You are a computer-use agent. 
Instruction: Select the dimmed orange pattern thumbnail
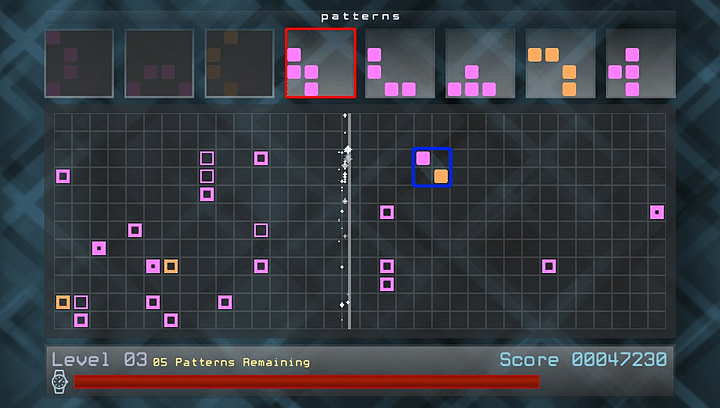click(x=239, y=63)
